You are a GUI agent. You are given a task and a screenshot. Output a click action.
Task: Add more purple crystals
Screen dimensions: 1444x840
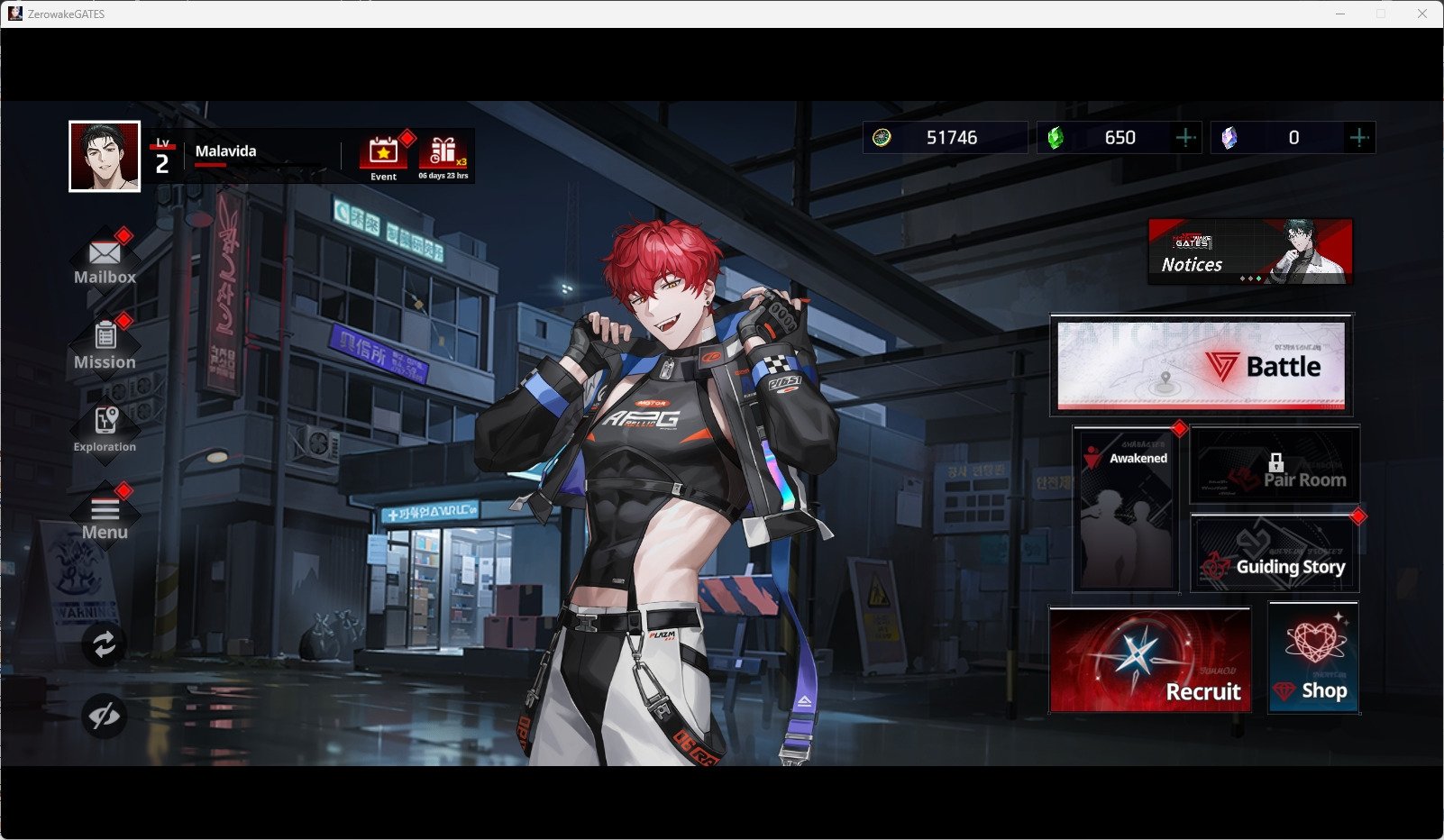[x=1358, y=137]
